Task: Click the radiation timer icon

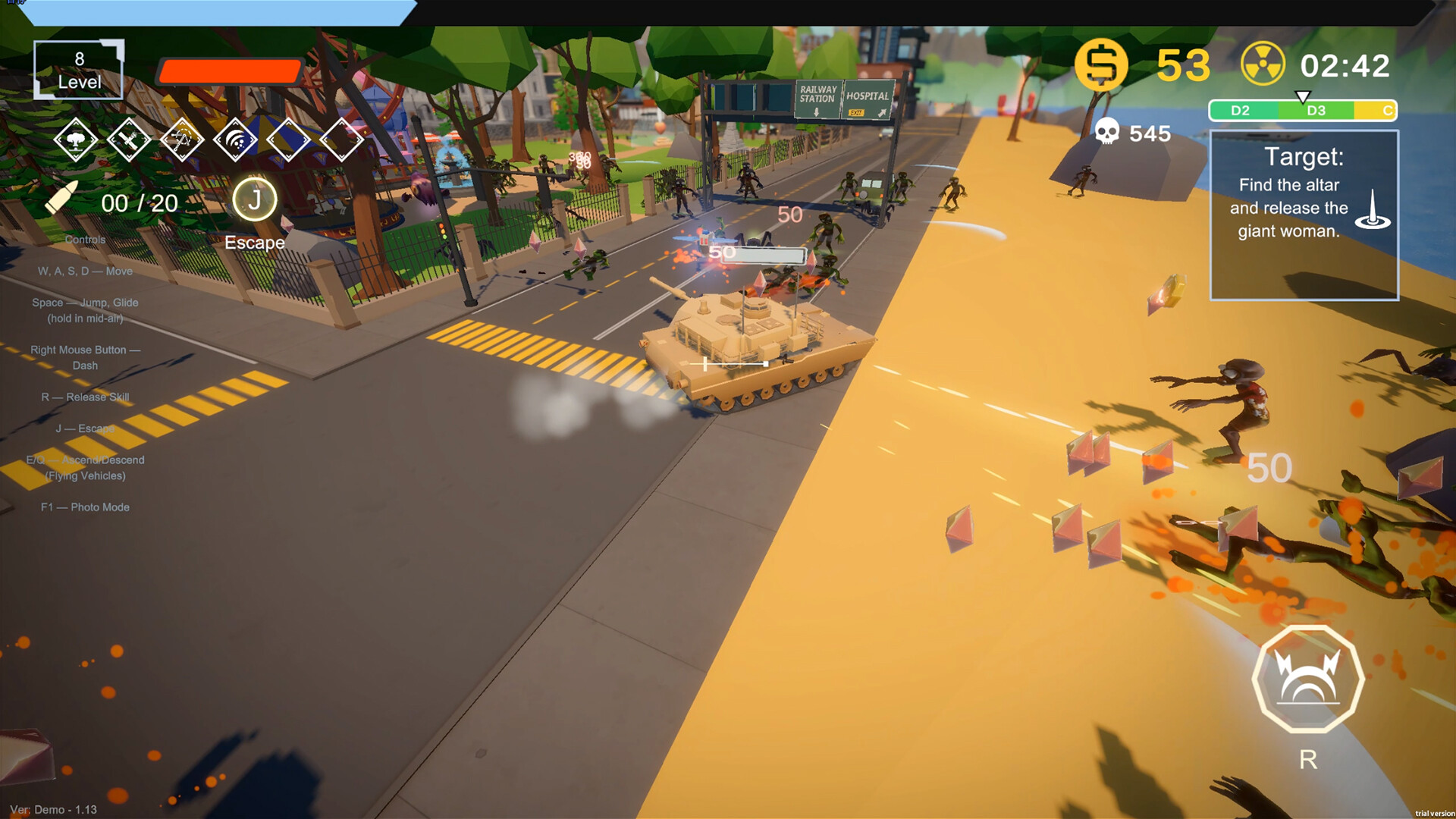Action: pyautogui.click(x=1263, y=65)
